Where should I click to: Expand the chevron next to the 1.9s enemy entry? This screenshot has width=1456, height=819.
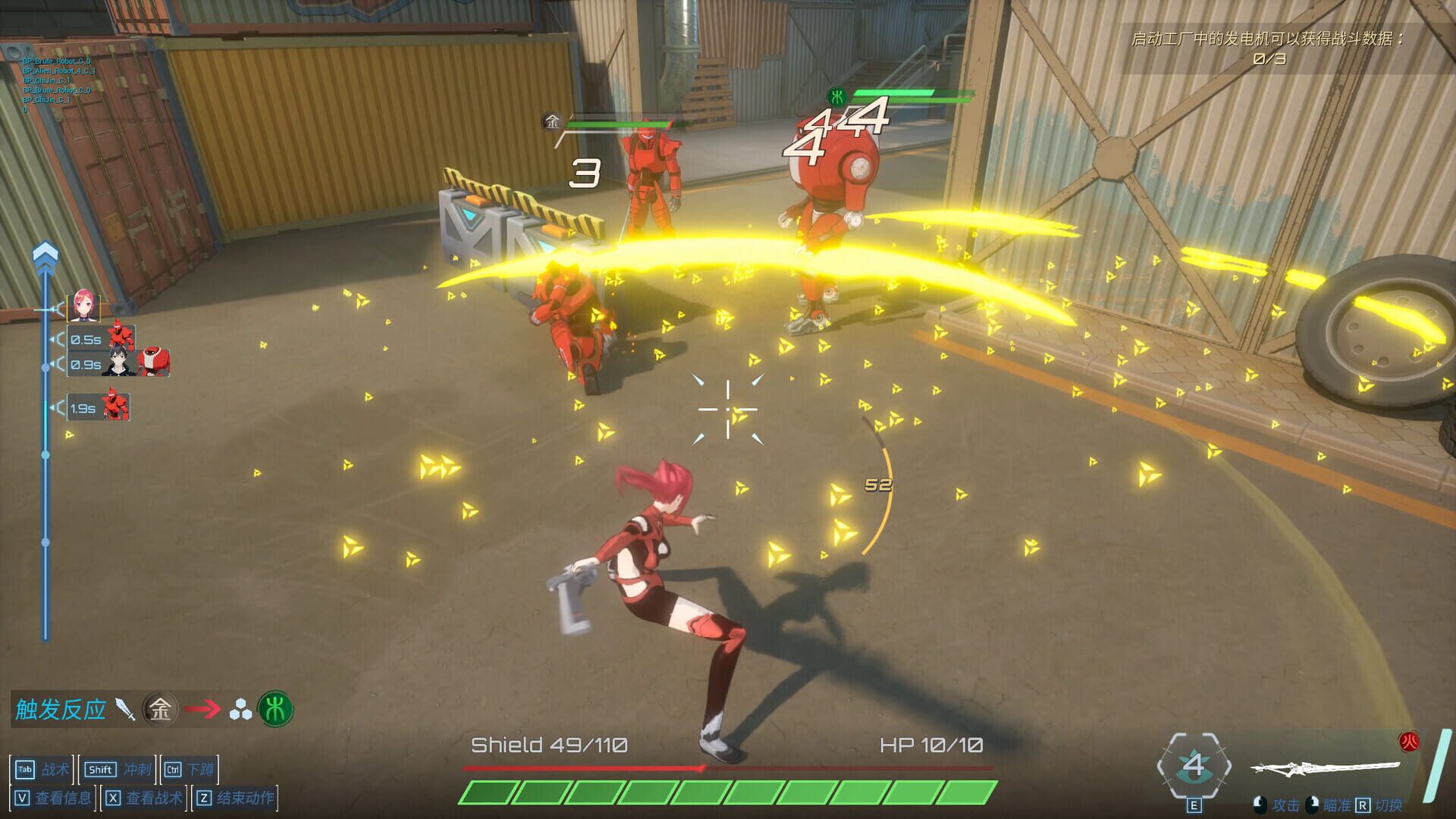pyautogui.click(x=57, y=408)
